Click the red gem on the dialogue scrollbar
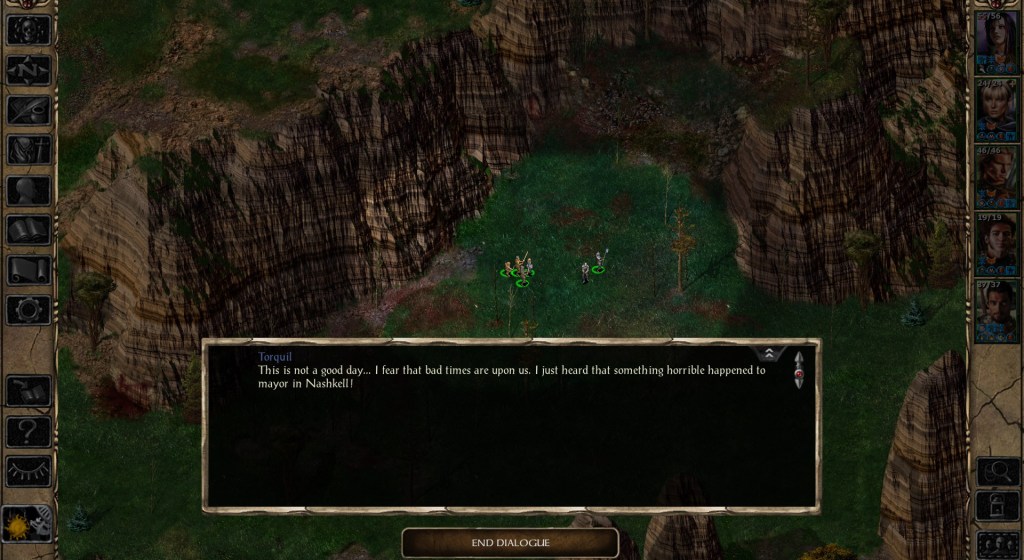The height and width of the screenshot is (560, 1024). point(798,376)
